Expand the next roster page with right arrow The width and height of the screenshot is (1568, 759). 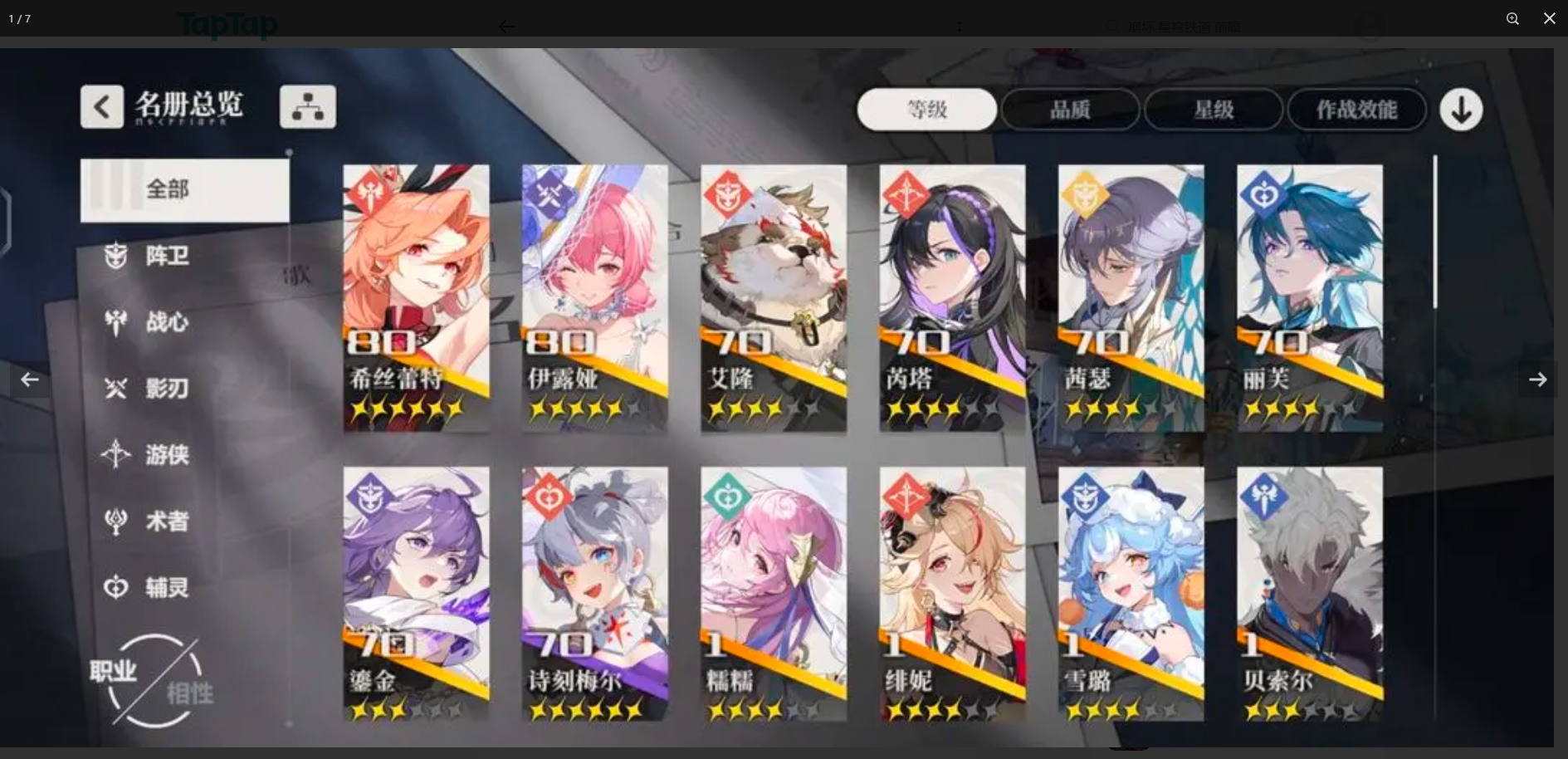coord(1538,379)
